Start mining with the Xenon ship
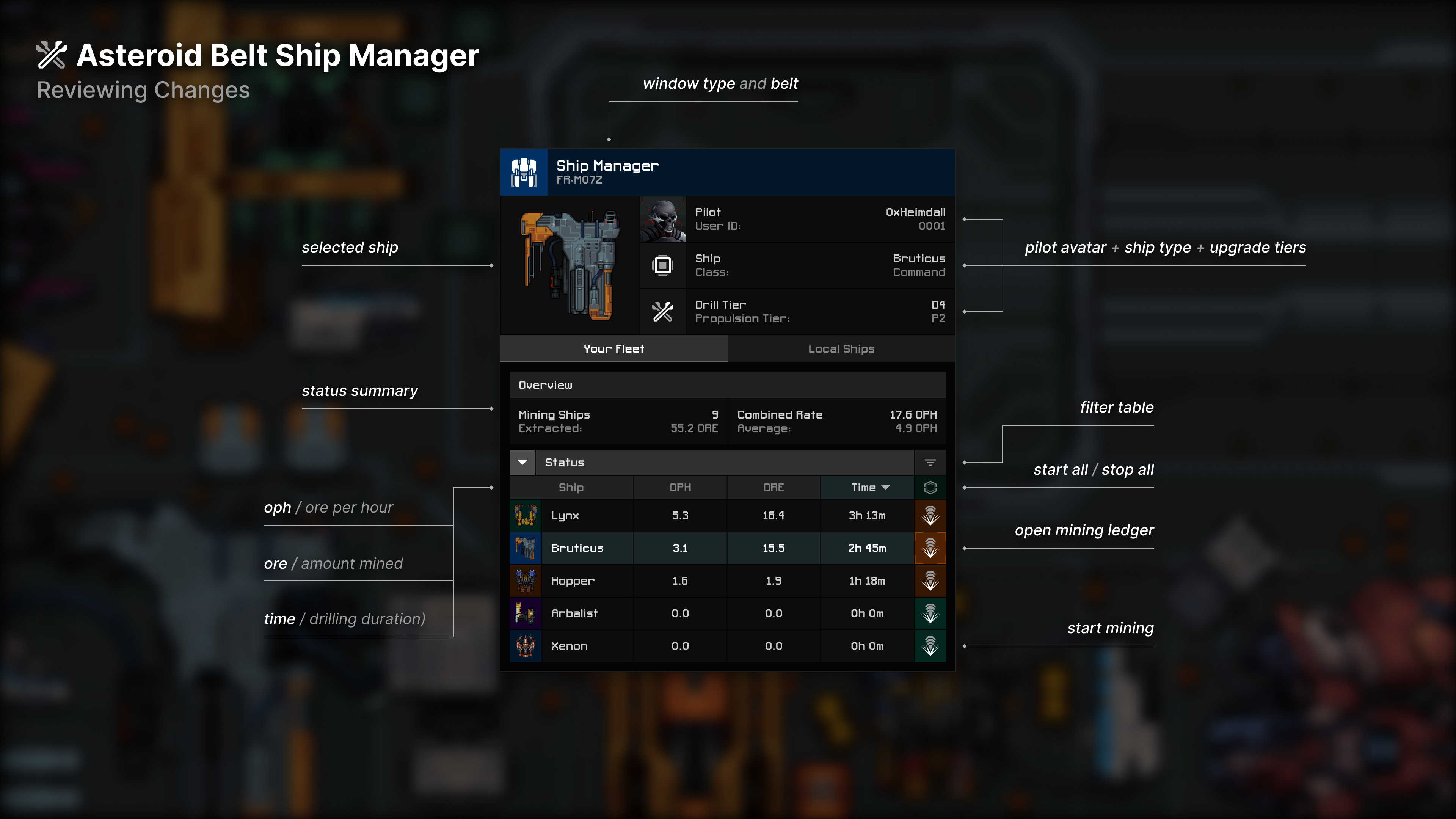1456x819 pixels. tap(930, 646)
